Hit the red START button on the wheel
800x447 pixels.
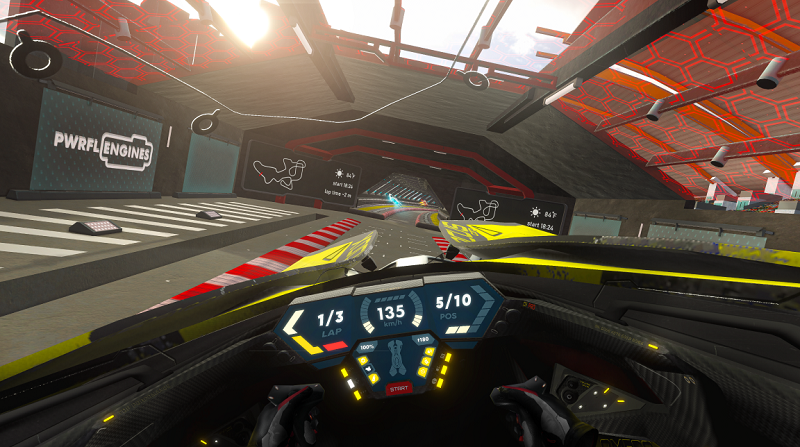pyautogui.click(x=398, y=388)
